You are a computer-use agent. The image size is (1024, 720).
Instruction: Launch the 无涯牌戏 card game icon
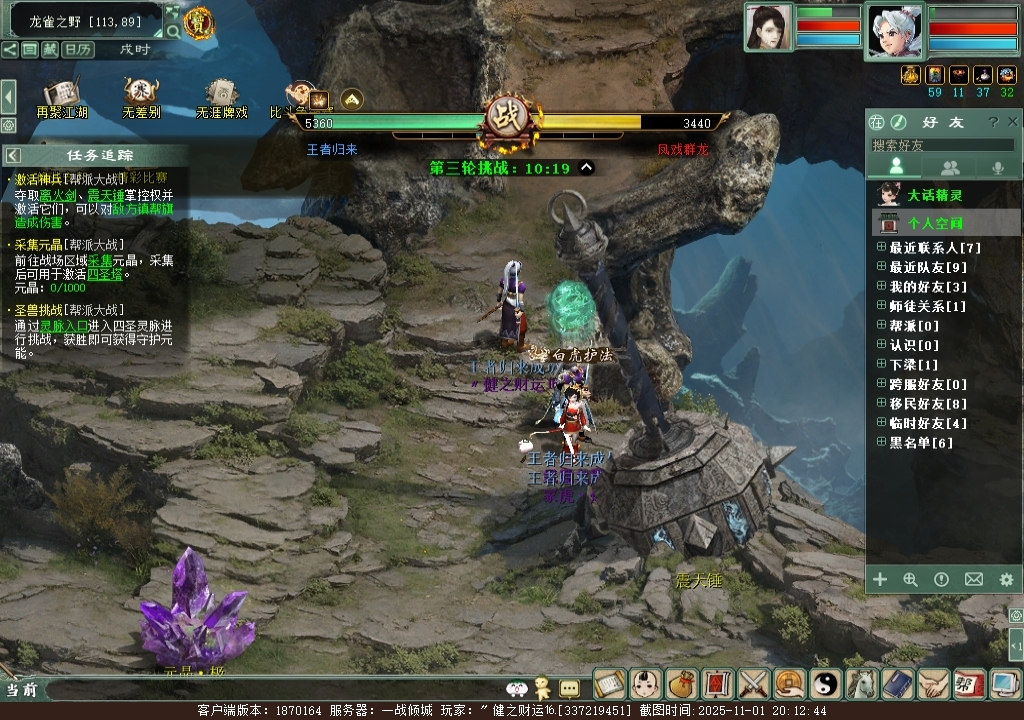pyautogui.click(x=222, y=96)
